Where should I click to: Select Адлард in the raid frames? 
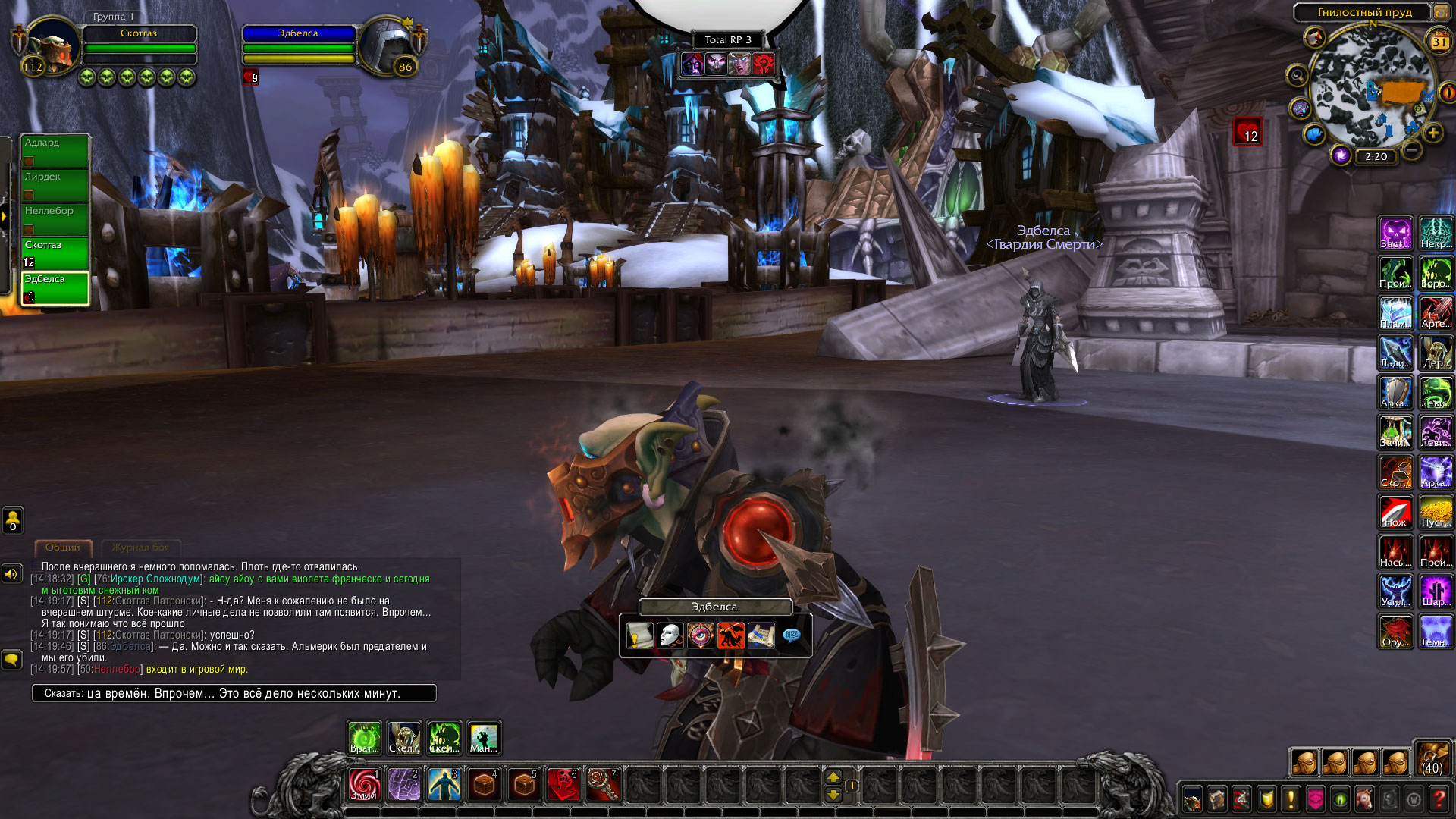(x=55, y=150)
